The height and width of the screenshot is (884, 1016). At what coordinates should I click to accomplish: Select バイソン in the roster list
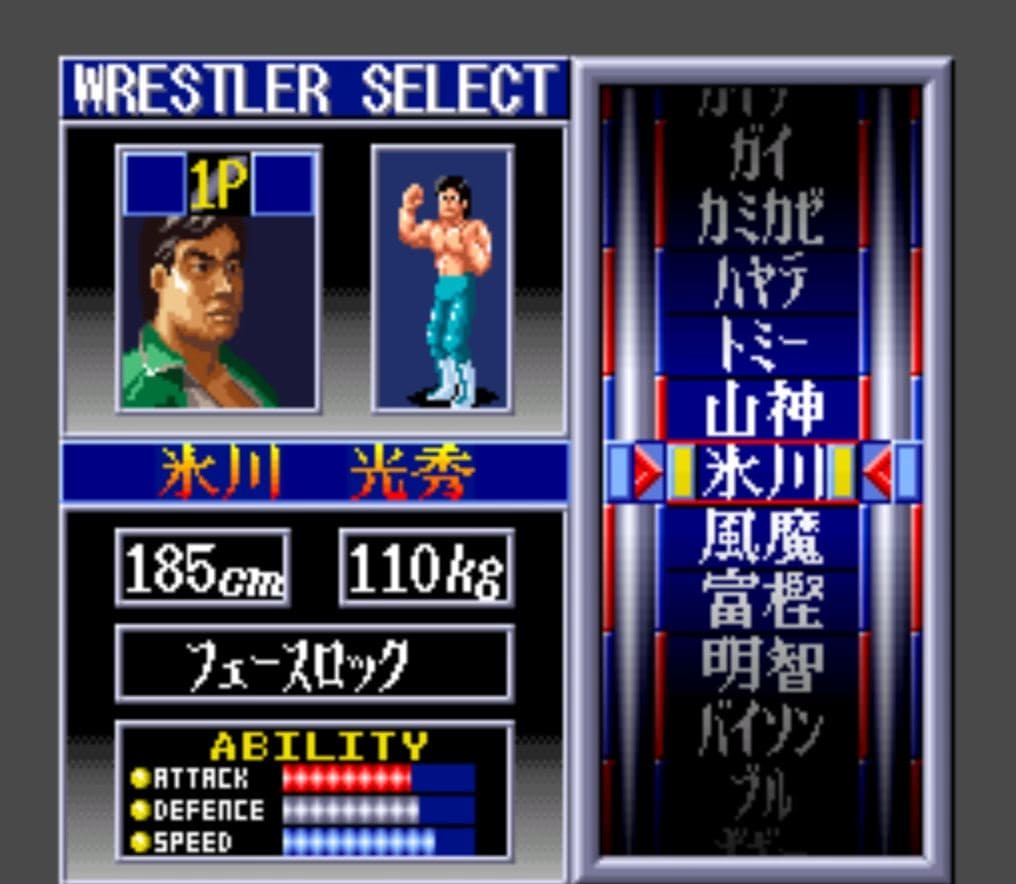pyautogui.click(x=762, y=727)
